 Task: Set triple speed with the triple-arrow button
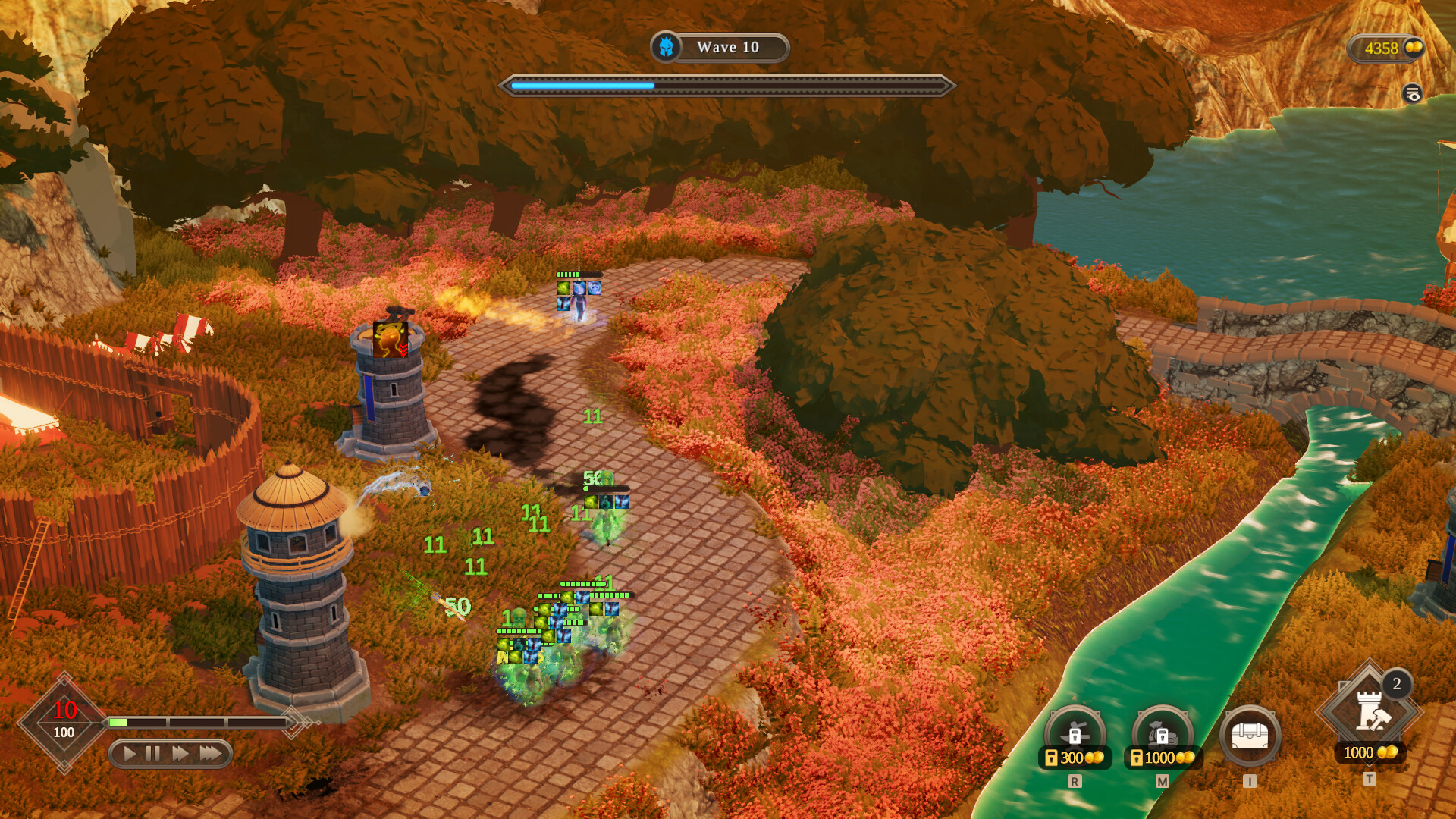click(x=211, y=754)
